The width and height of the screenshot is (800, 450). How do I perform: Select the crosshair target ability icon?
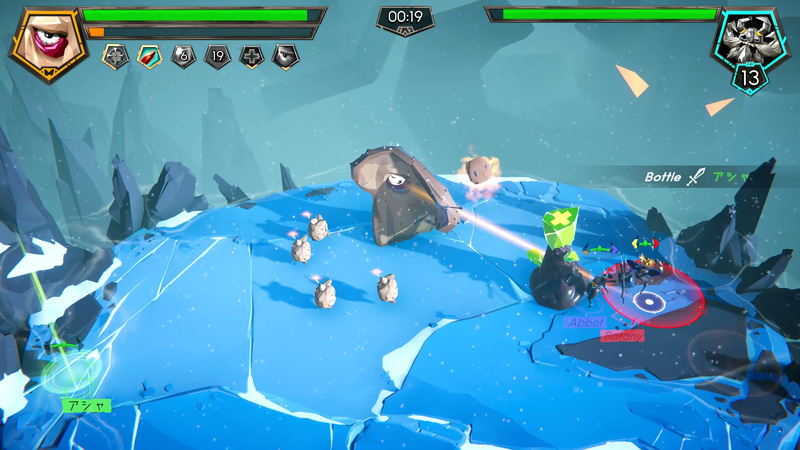[115, 57]
